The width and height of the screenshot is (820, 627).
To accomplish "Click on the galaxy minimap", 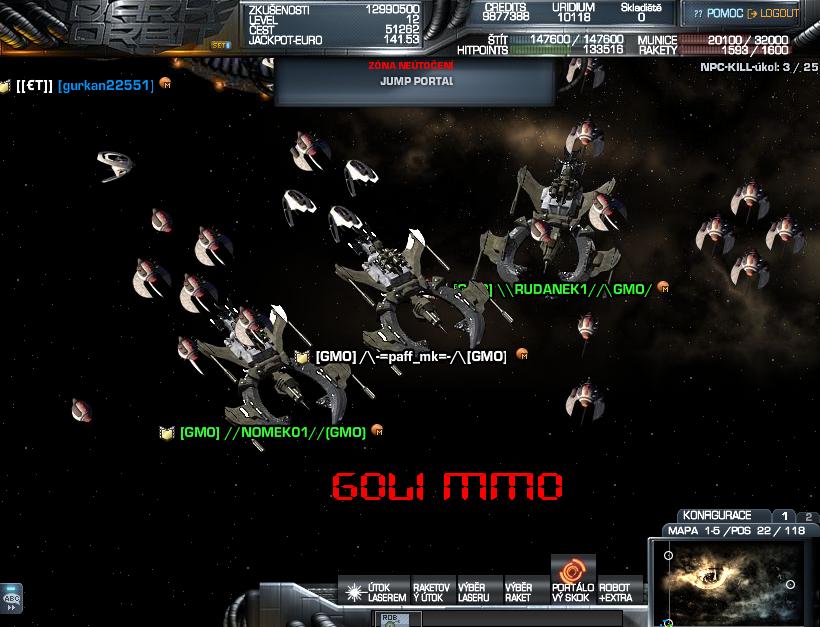I will click(x=733, y=581).
